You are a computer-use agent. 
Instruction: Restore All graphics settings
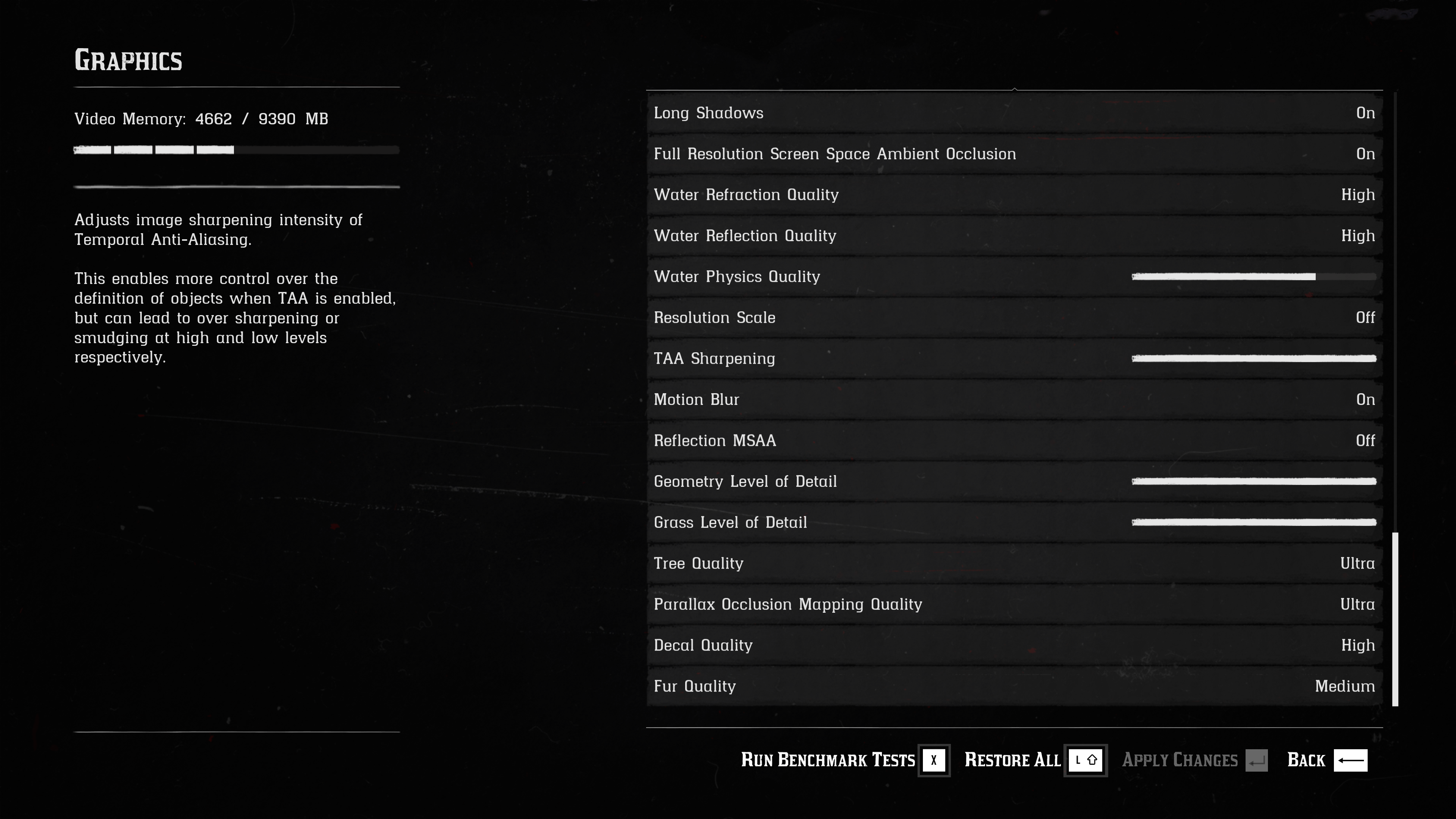[1034, 760]
